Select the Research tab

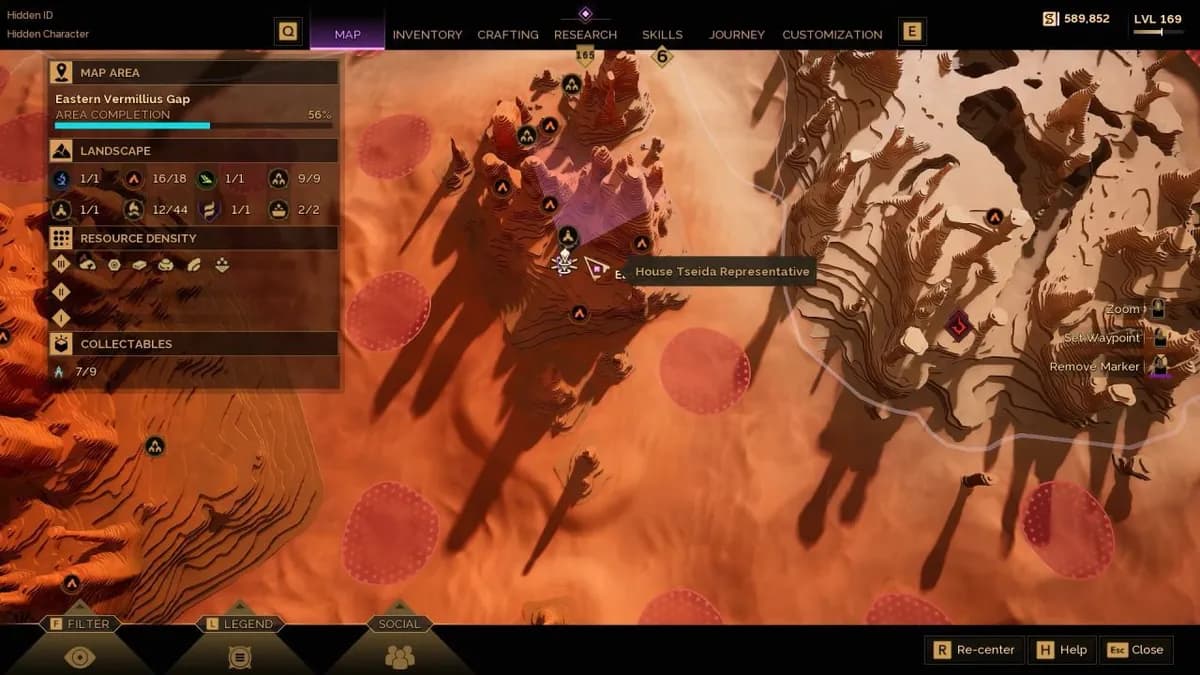585,34
